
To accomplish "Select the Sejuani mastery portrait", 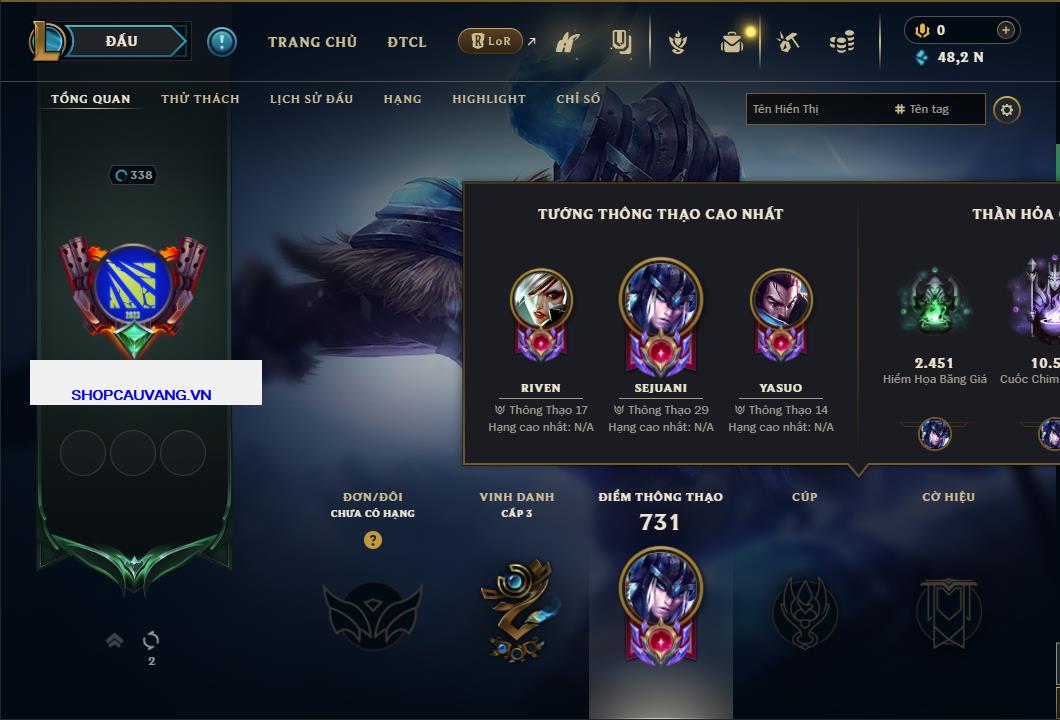I will pyautogui.click(x=661, y=300).
